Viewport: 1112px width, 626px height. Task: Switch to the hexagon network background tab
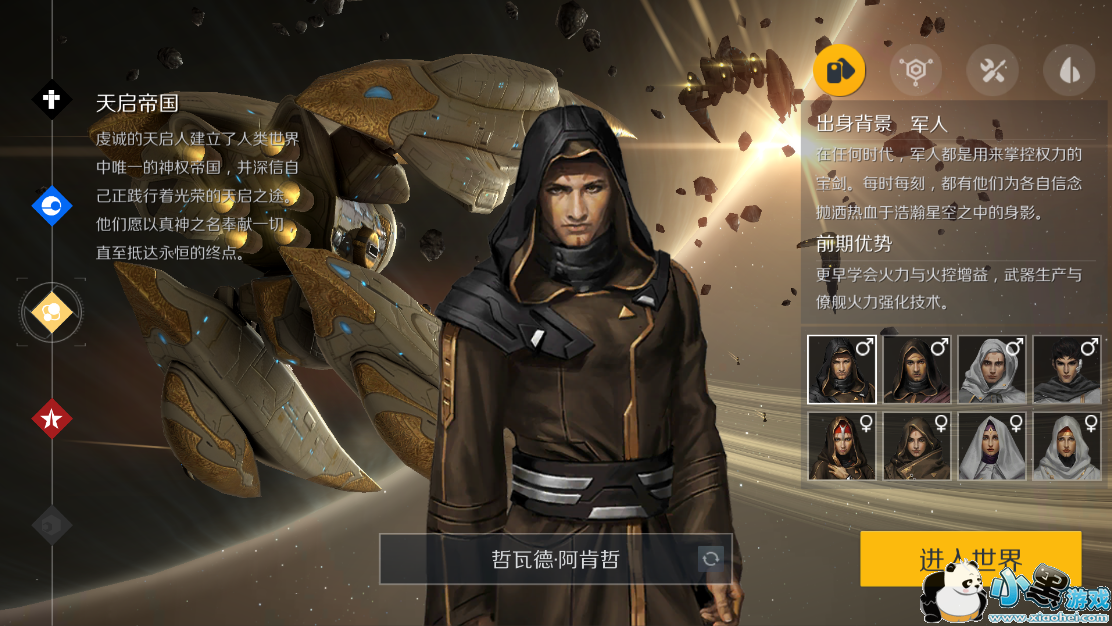click(915, 70)
